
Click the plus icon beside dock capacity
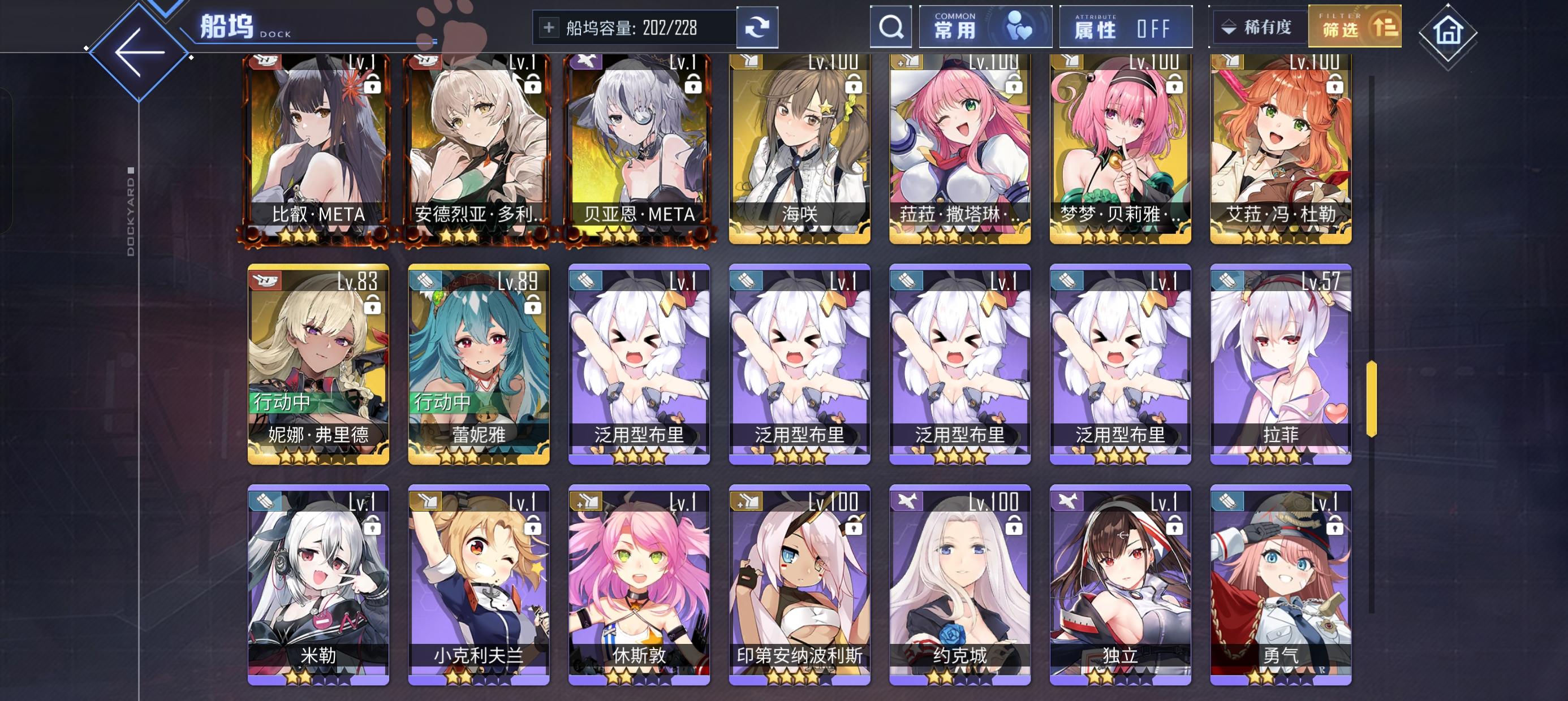click(551, 27)
